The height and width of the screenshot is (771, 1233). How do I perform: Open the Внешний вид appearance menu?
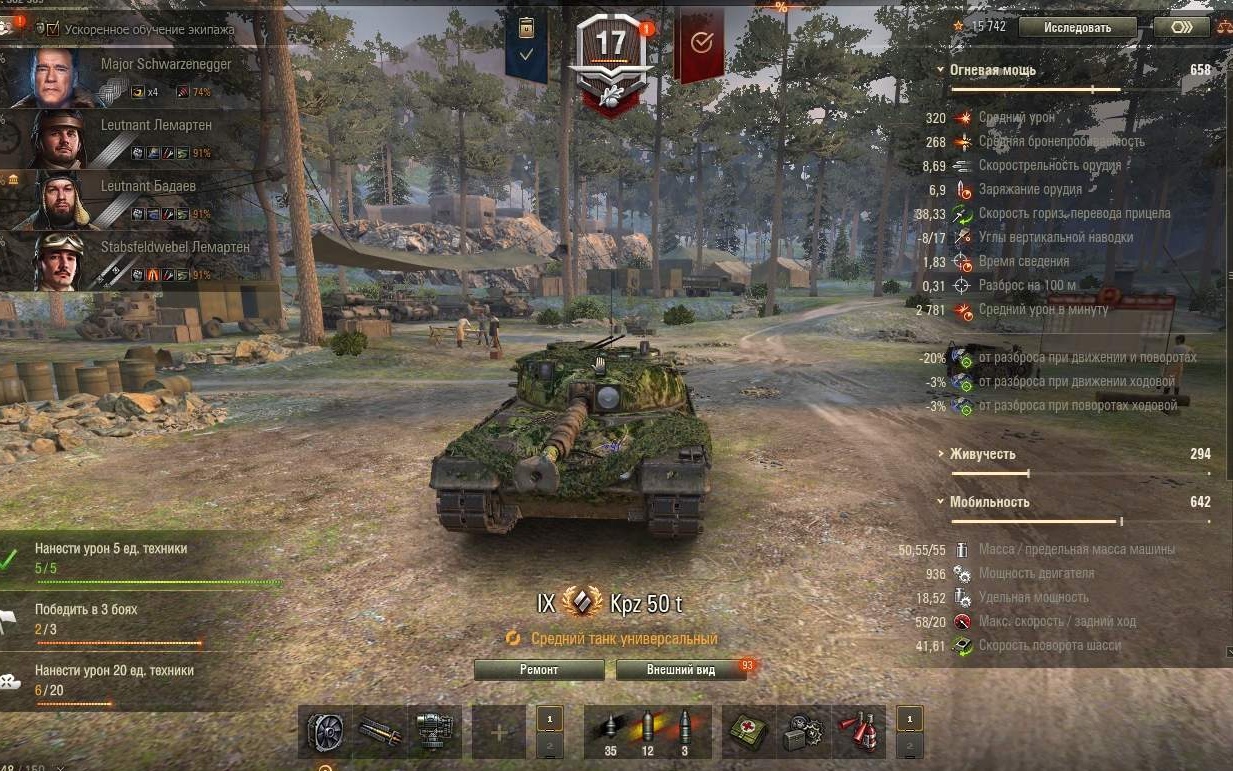coord(680,670)
